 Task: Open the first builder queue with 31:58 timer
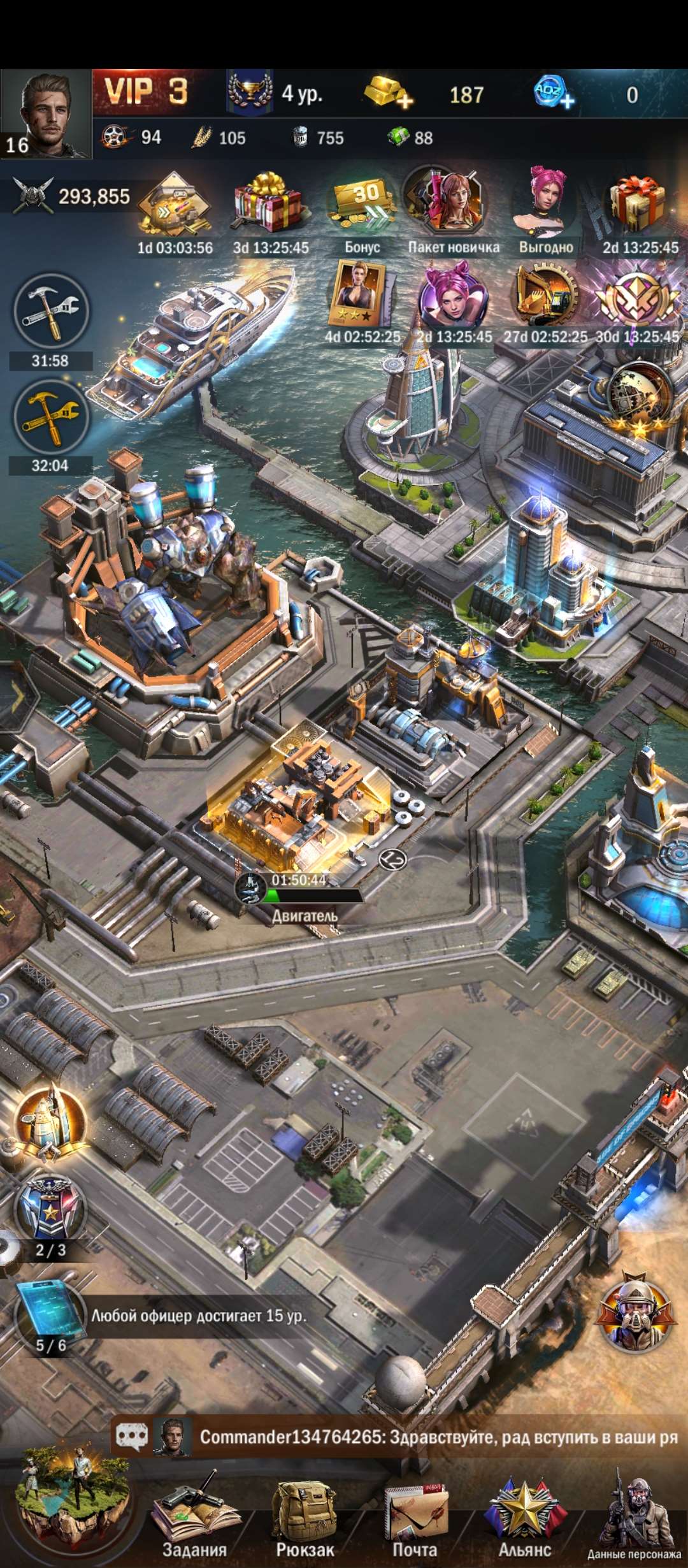click(51, 313)
